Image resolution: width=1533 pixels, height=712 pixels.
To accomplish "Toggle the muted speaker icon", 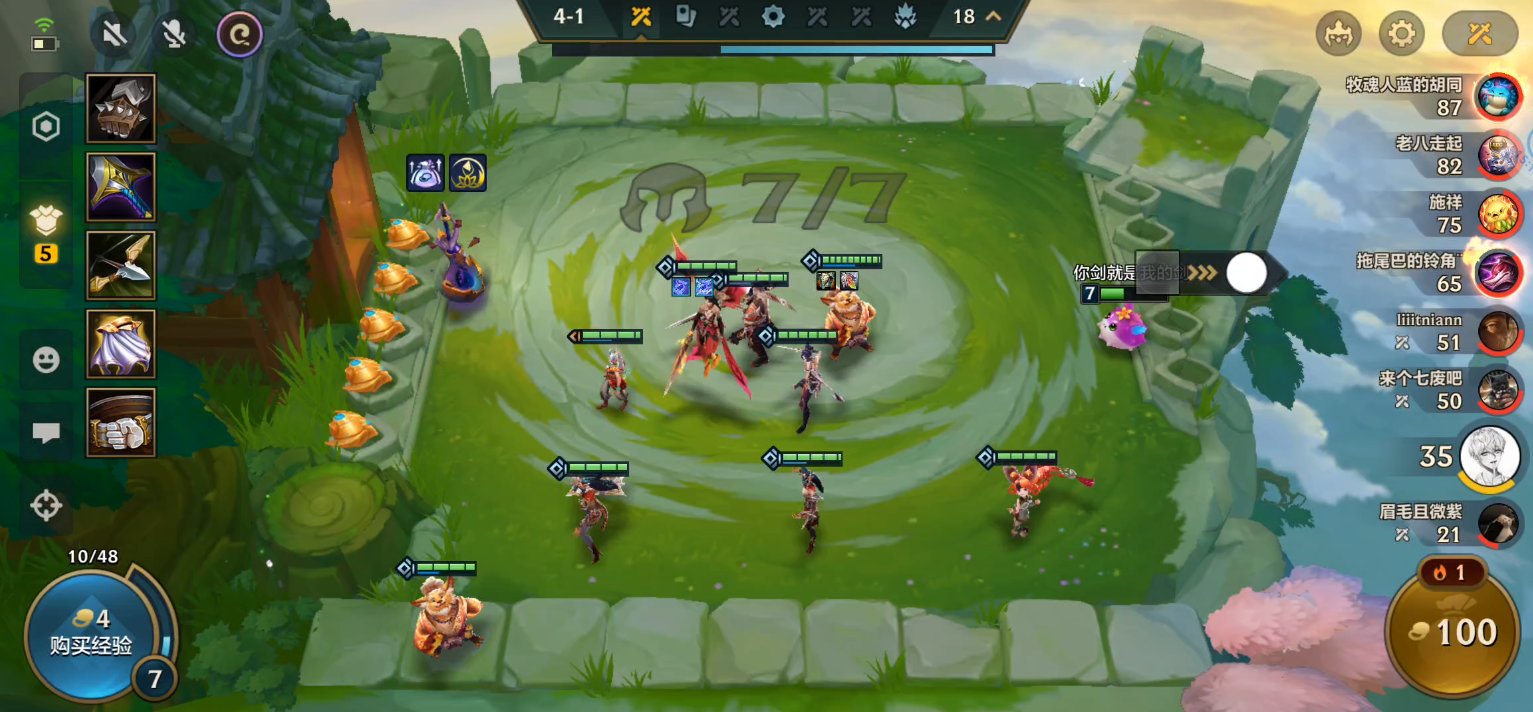I will (114, 35).
